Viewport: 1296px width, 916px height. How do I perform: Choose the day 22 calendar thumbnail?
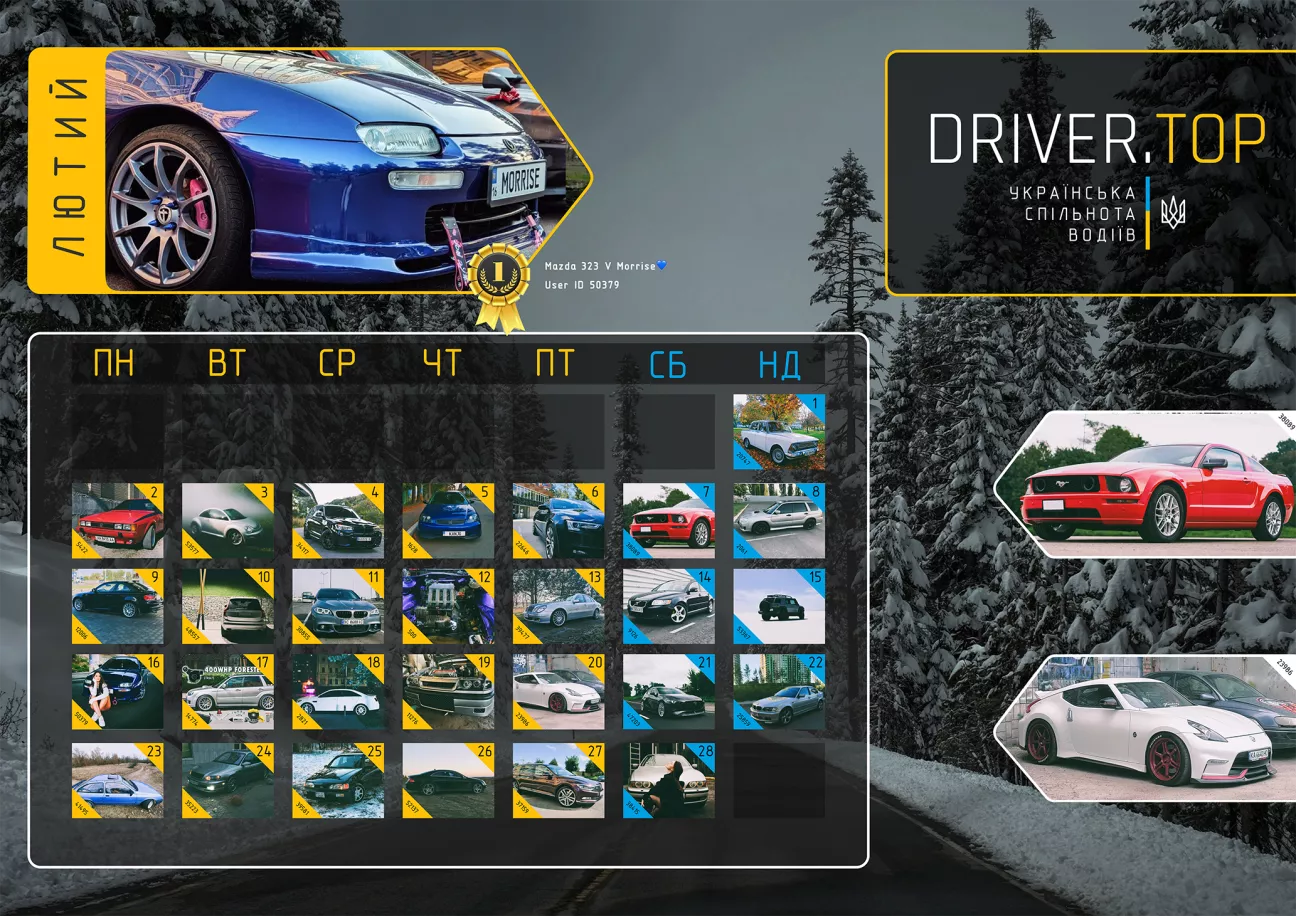click(x=779, y=692)
